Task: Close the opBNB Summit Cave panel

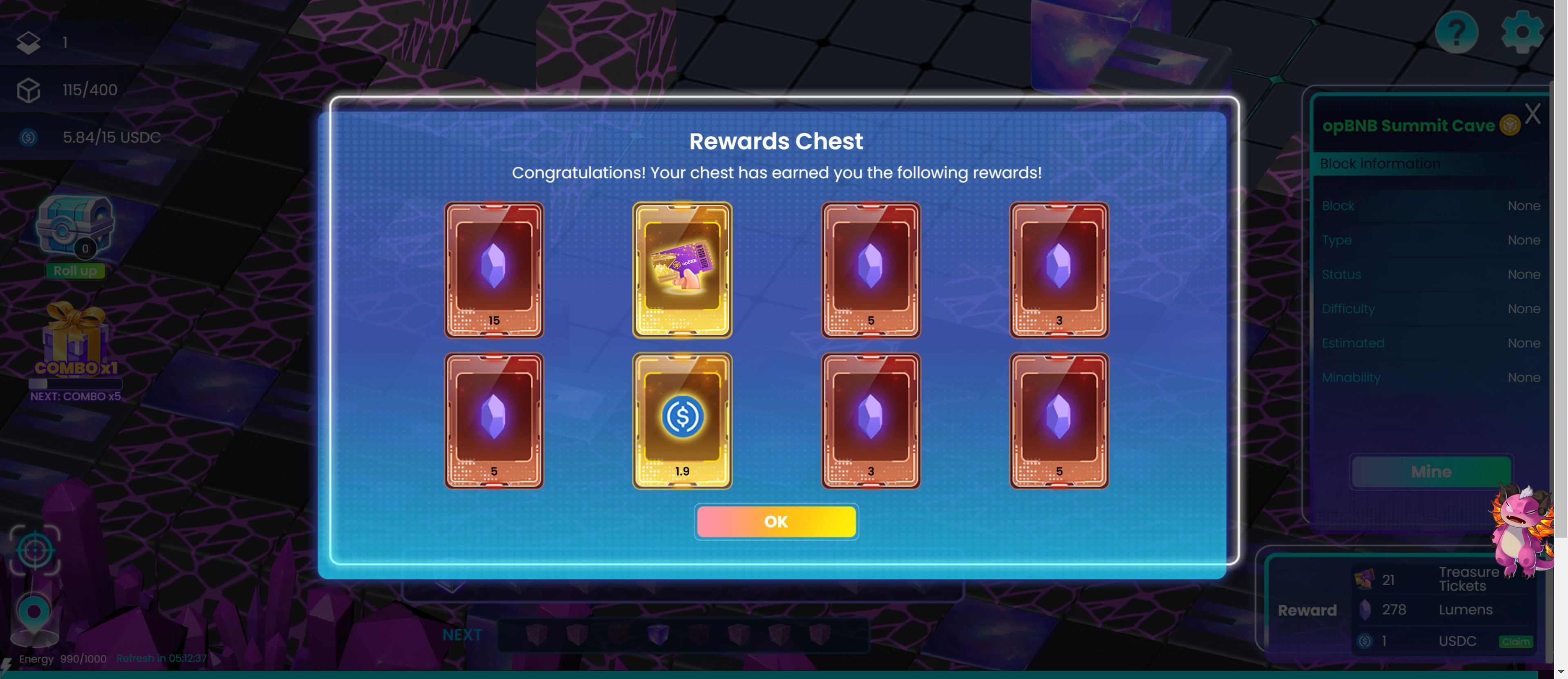Action: pyautogui.click(x=1532, y=114)
